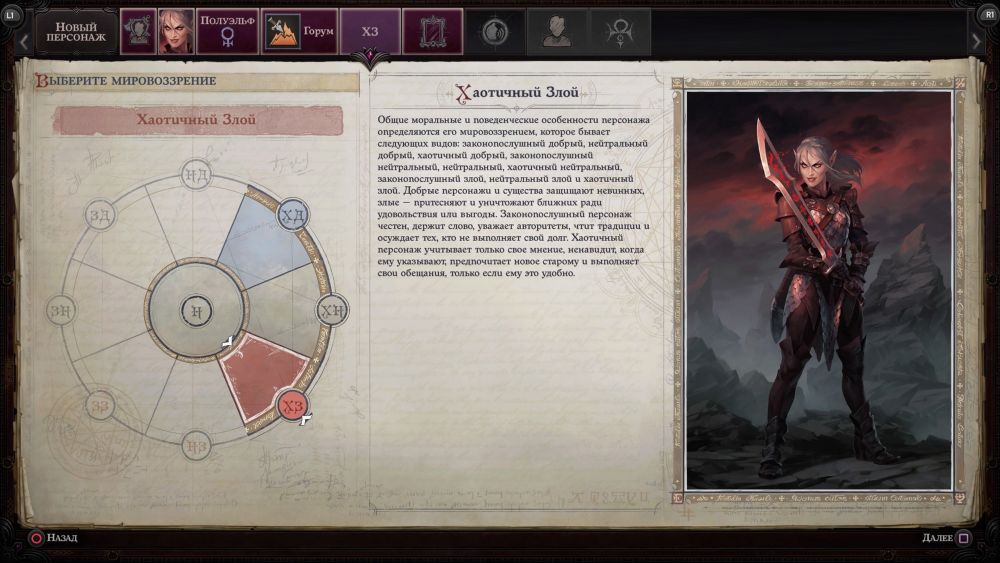
Task: Switch to the Горум deity step tab
Action: (299, 31)
